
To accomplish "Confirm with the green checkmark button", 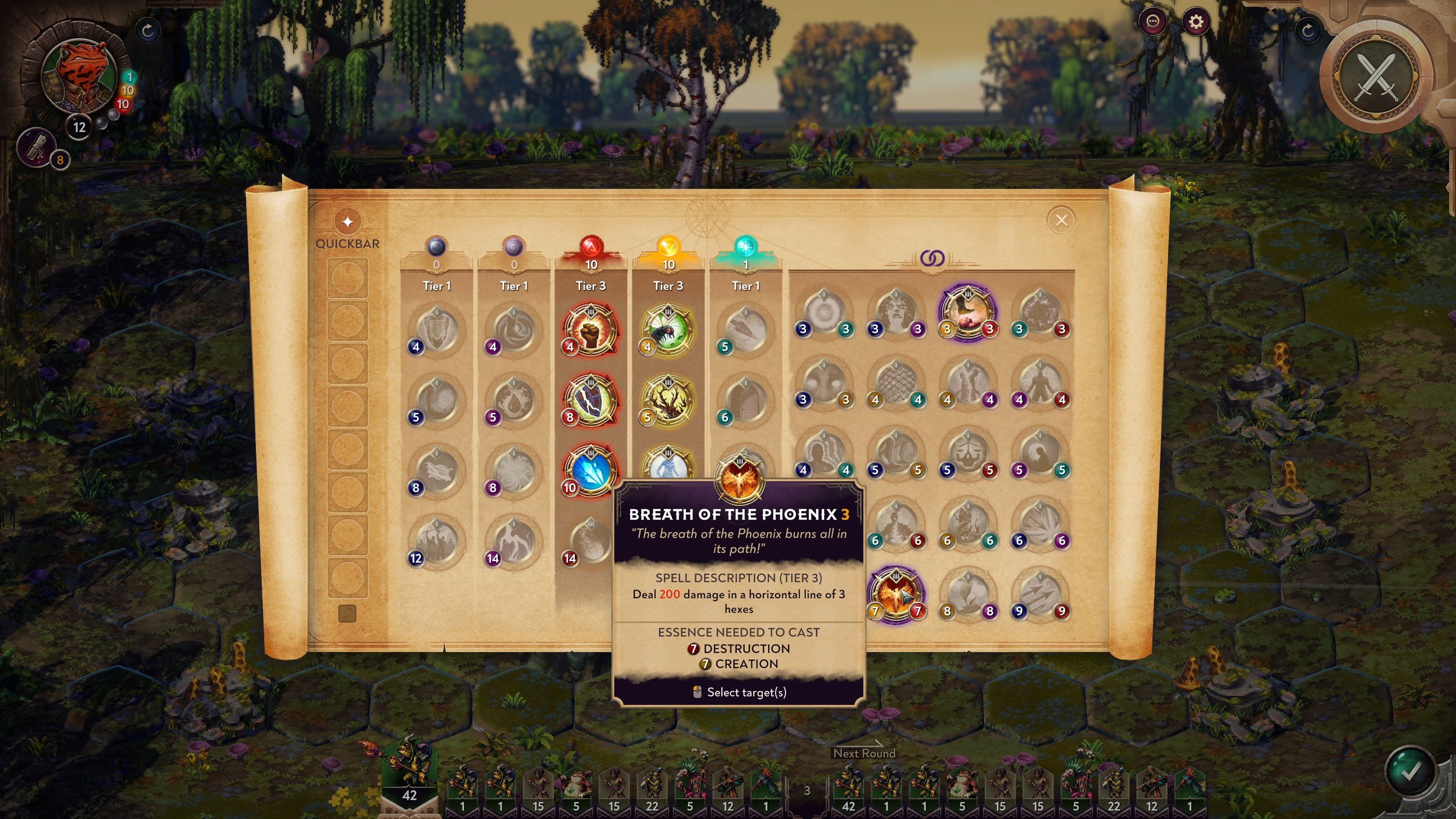I will coord(1410,772).
